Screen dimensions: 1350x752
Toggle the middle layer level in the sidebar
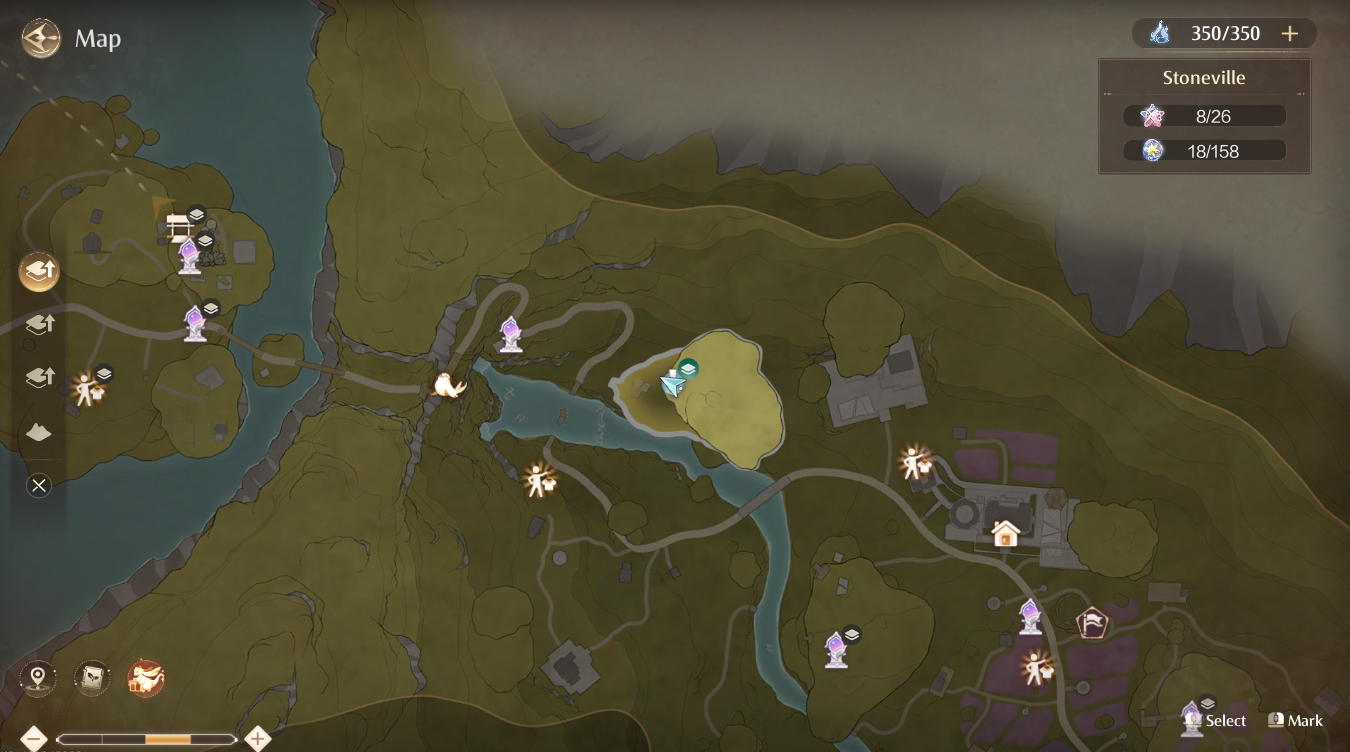39,324
